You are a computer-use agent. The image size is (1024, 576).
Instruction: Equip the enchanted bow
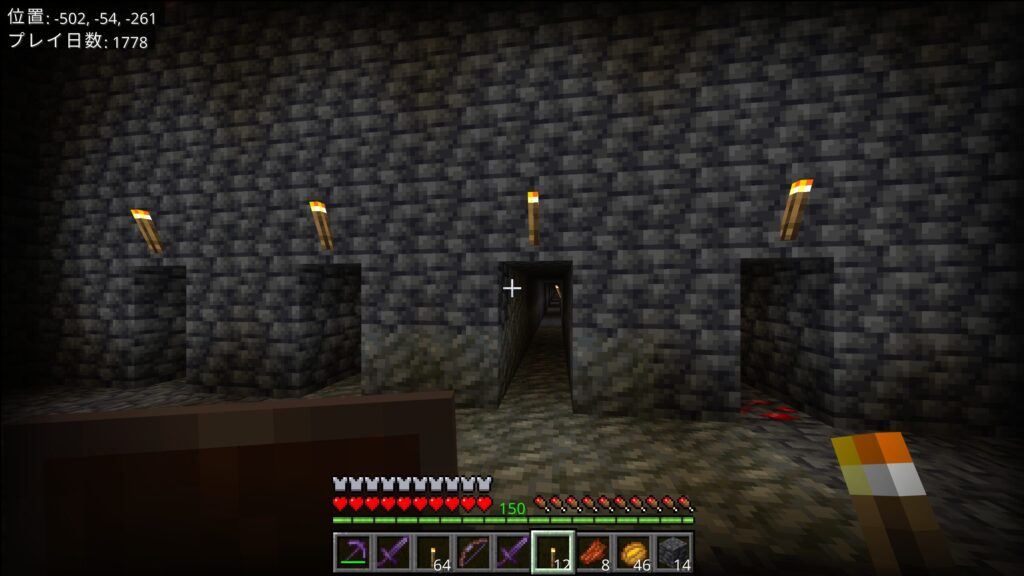[x=472, y=552]
